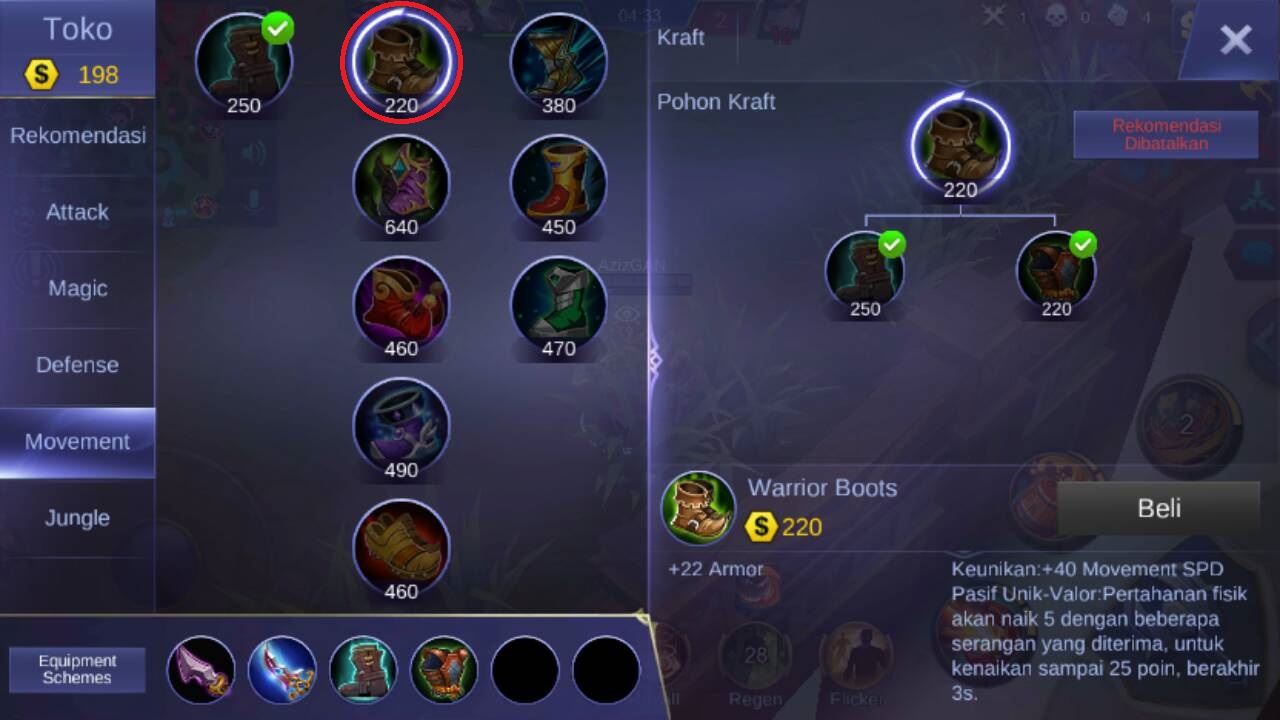Buy the Warrior Boots with Beli
1280x720 pixels.
point(1158,508)
